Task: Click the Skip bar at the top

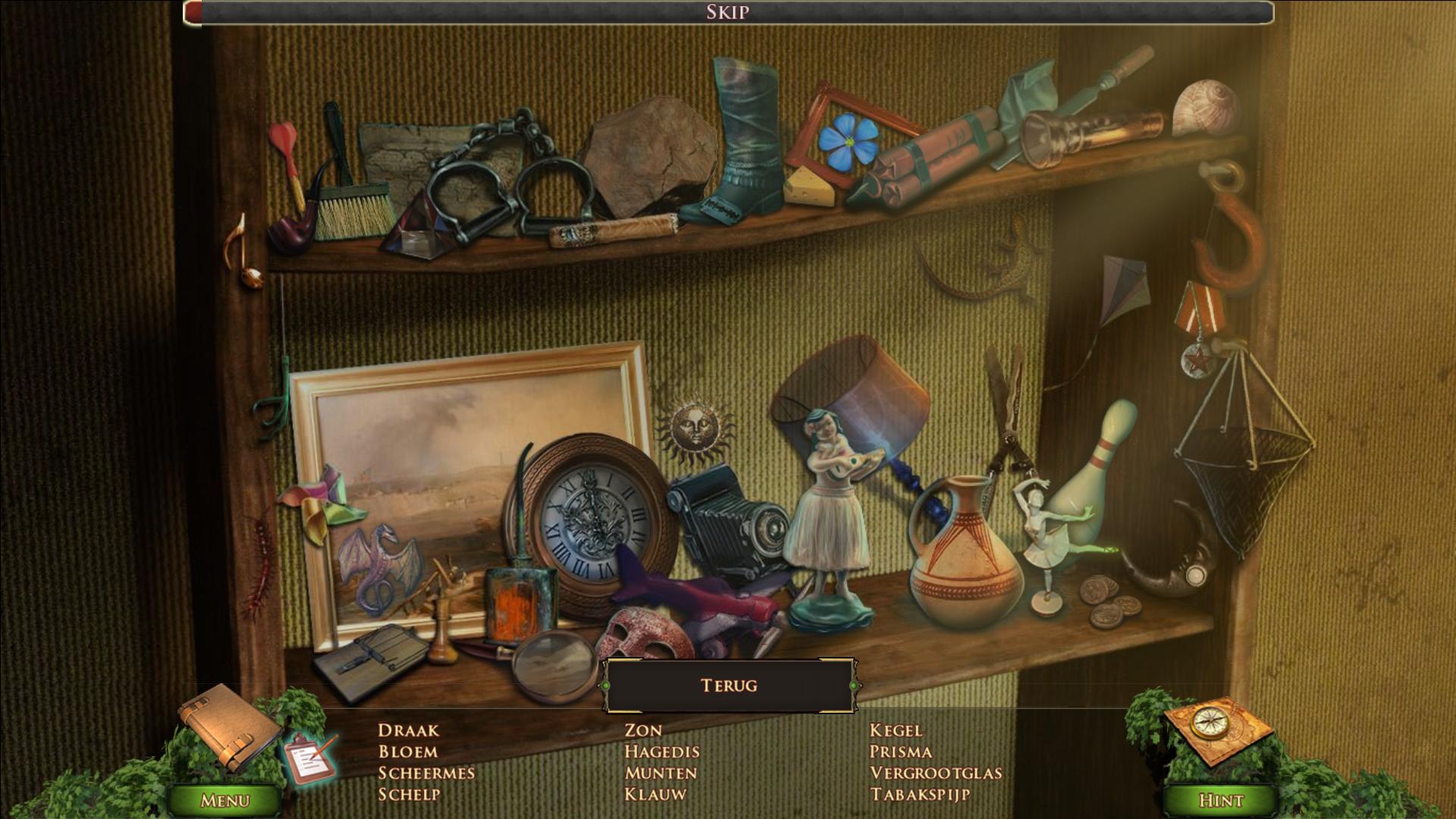Action: click(x=728, y=12)
